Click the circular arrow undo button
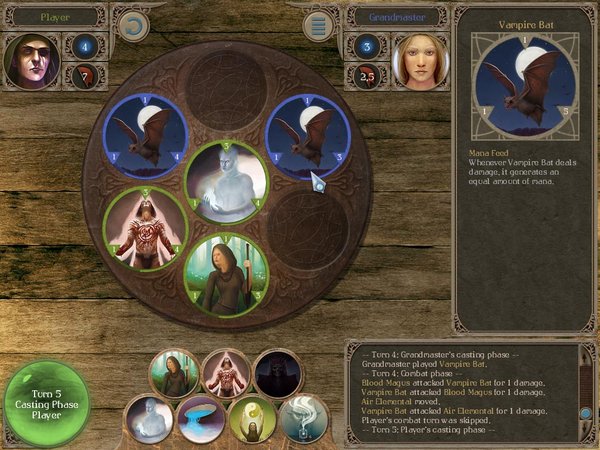Image resolution: width=600 pixels, height=450 pixels. (131, 24)
